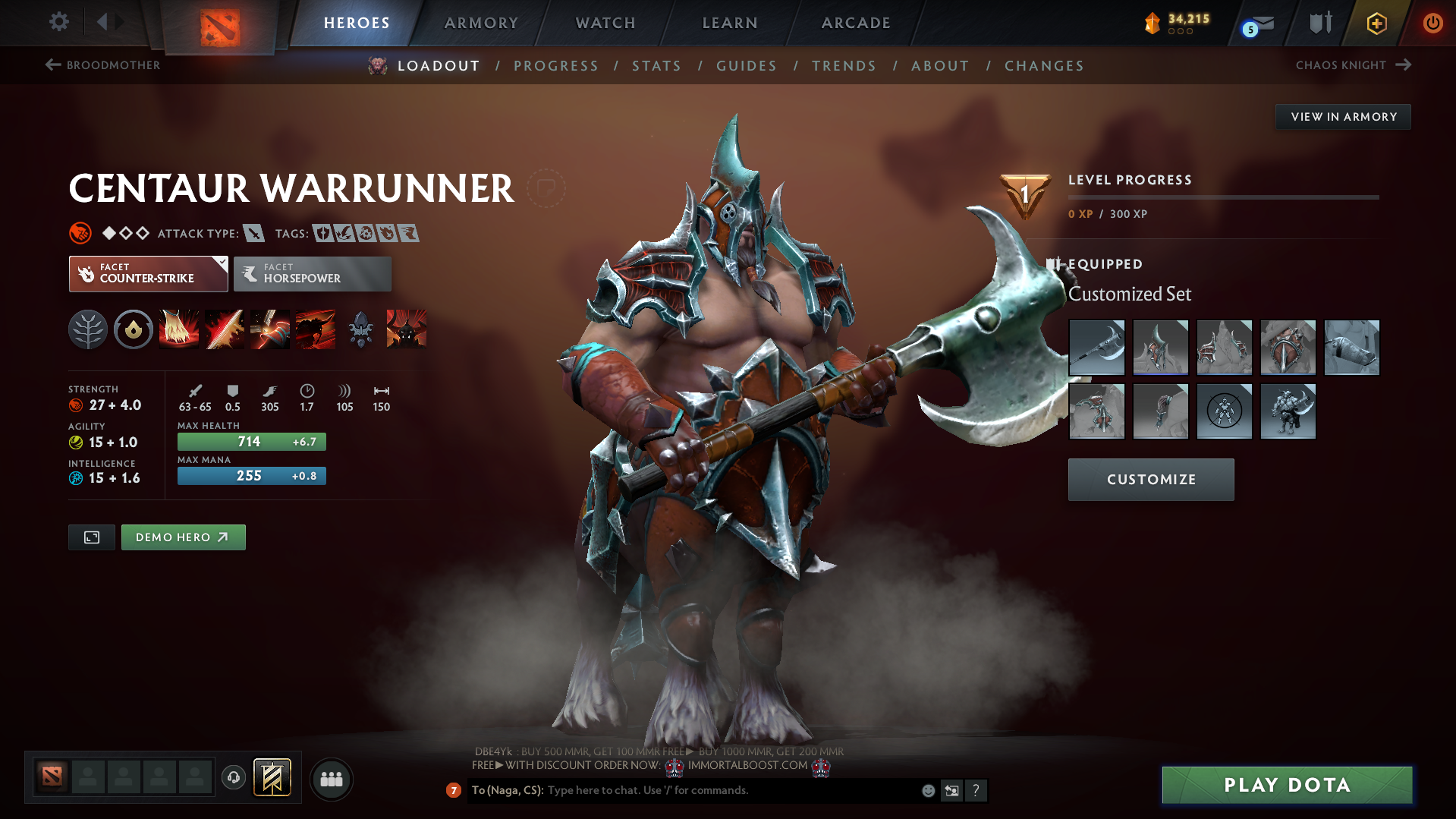Open the settings gear menu
The width and height of the screenshot is (1456, 819).
point(58,22)
